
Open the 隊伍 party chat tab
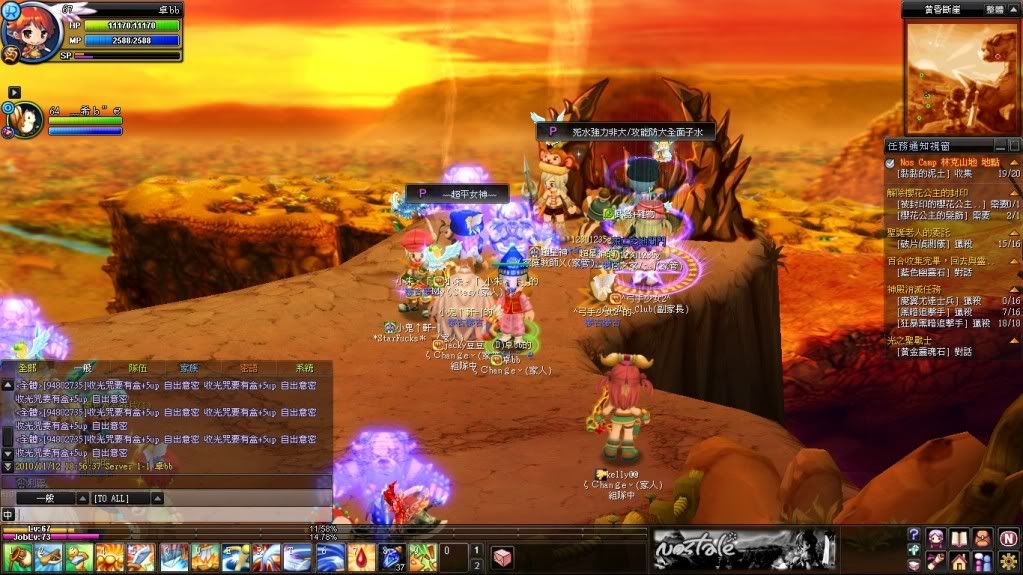coord(139,368)
